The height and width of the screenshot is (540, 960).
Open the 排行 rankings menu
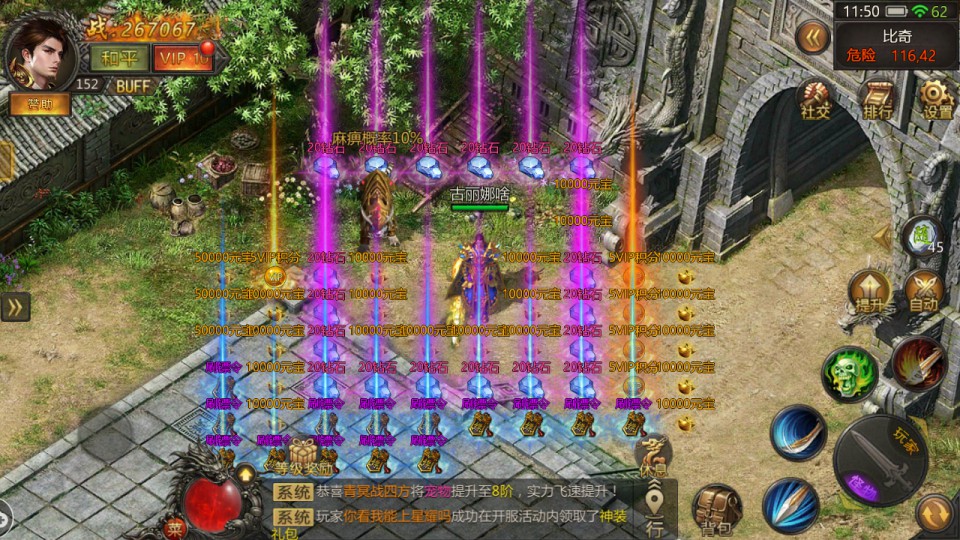pos(877,100)
